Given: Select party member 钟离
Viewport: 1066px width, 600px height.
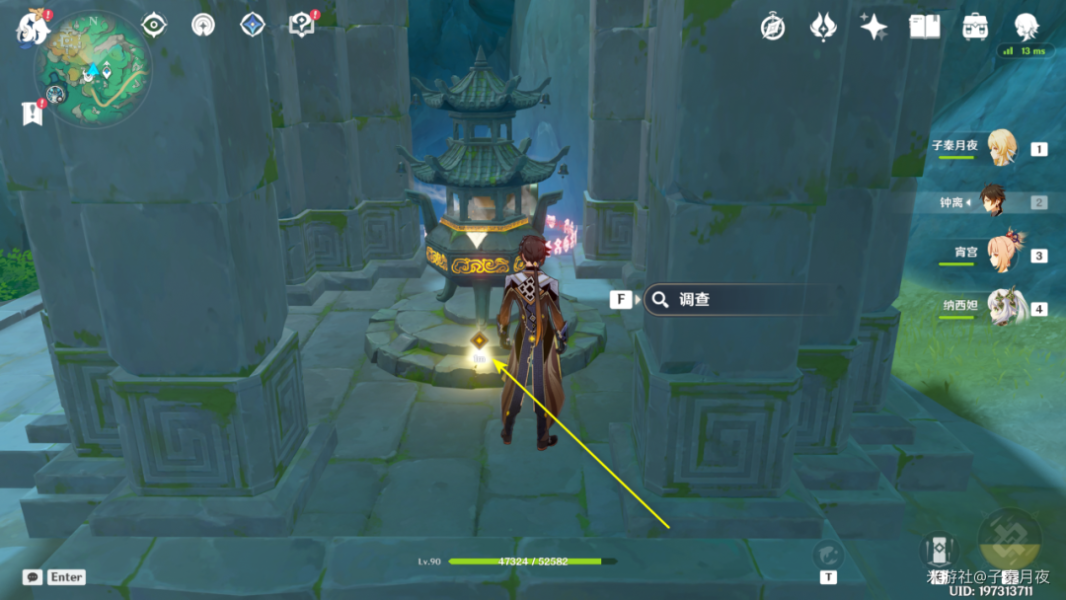Looking at the screenshot, I should click(992, 201).
